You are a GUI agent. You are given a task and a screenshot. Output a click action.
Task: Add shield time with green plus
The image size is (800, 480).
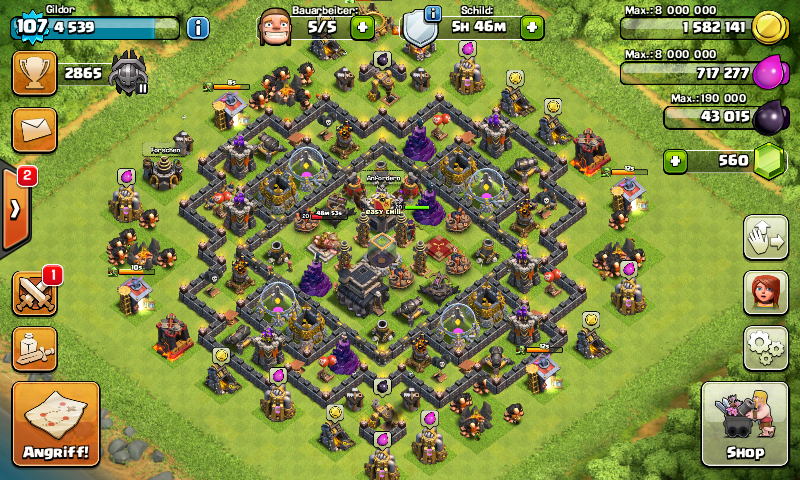[x=532, y=27]
